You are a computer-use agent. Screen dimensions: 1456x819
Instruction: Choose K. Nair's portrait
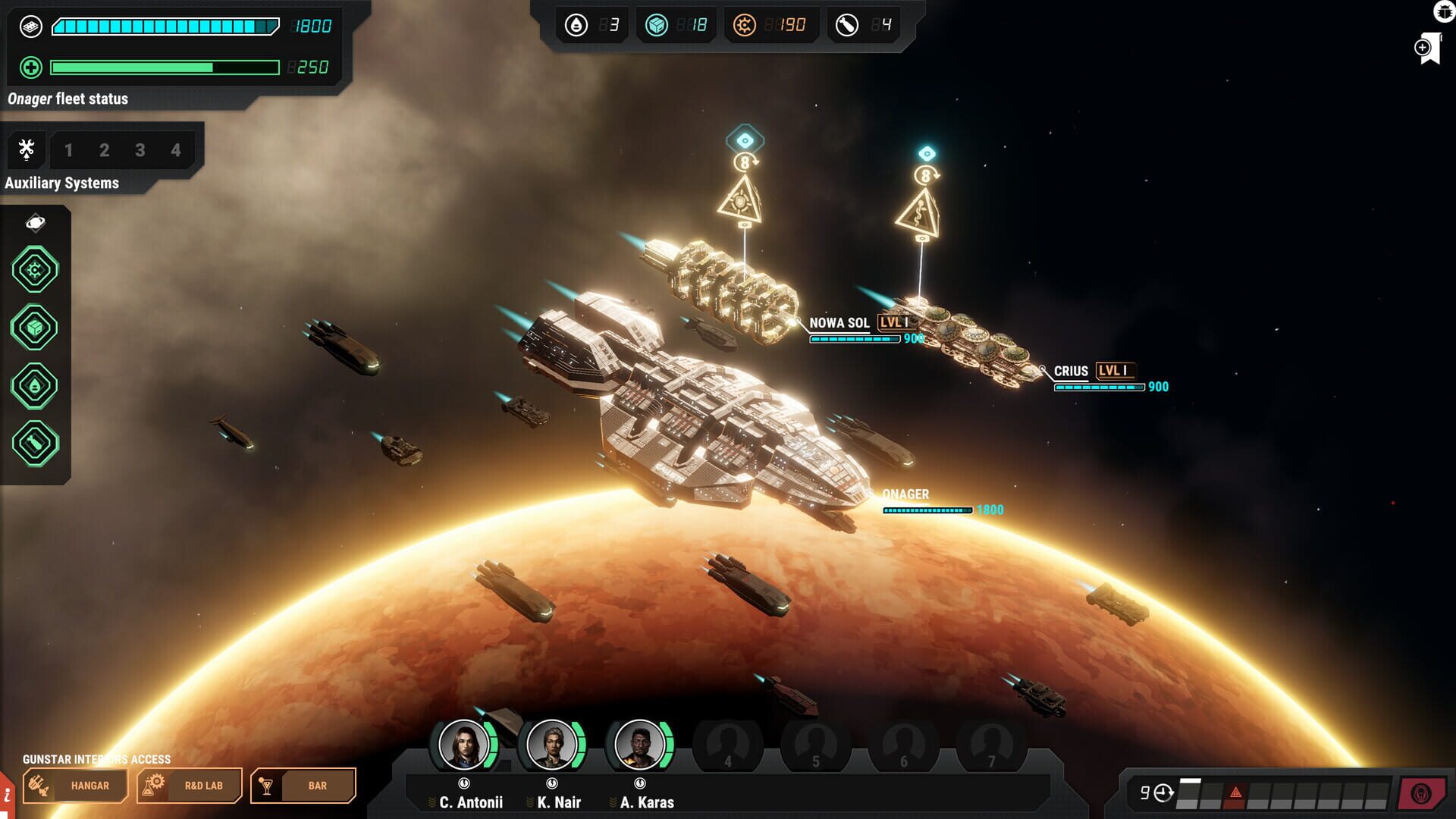point(552,745)
